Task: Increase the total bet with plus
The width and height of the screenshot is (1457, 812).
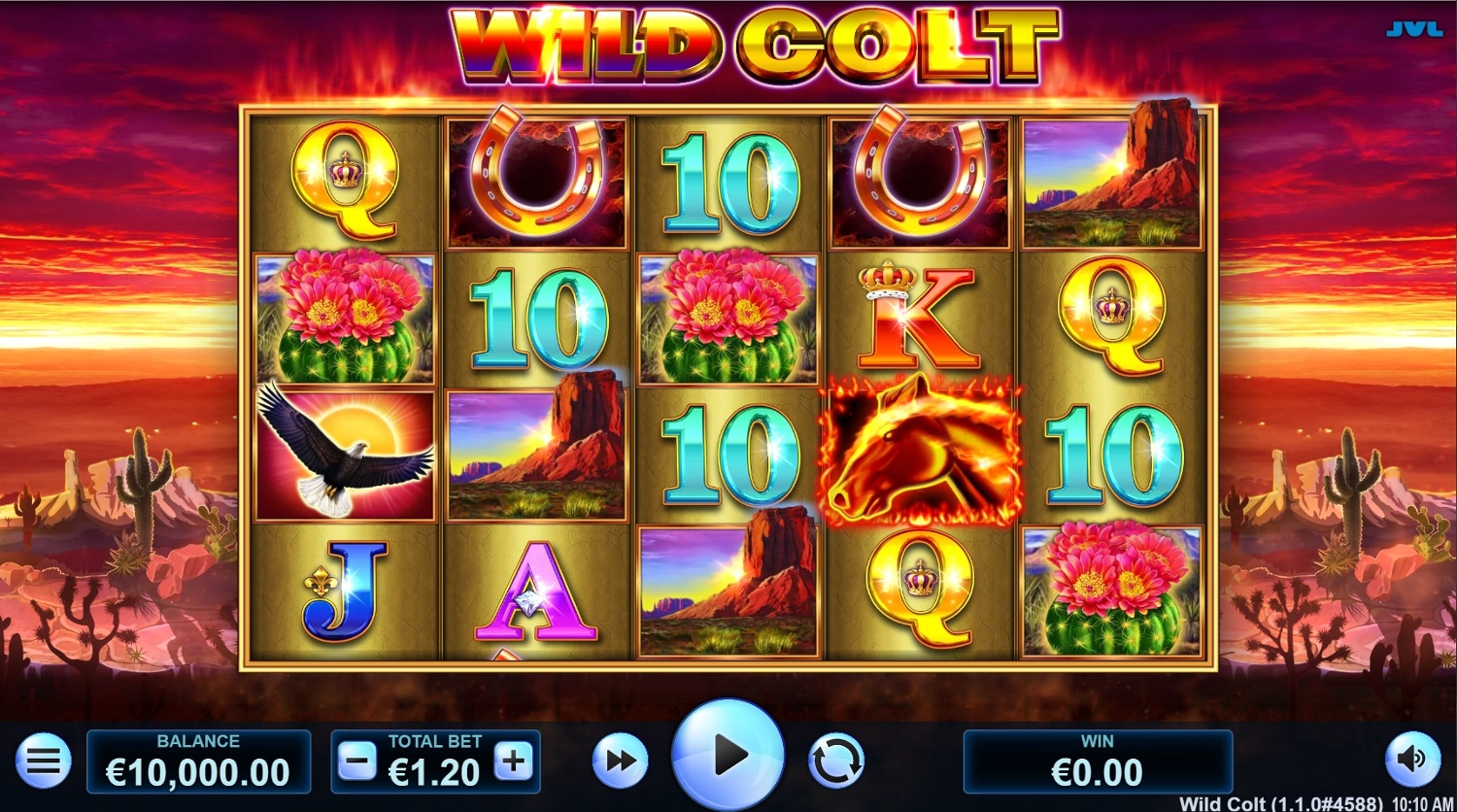Action: [x=514, y=762]
